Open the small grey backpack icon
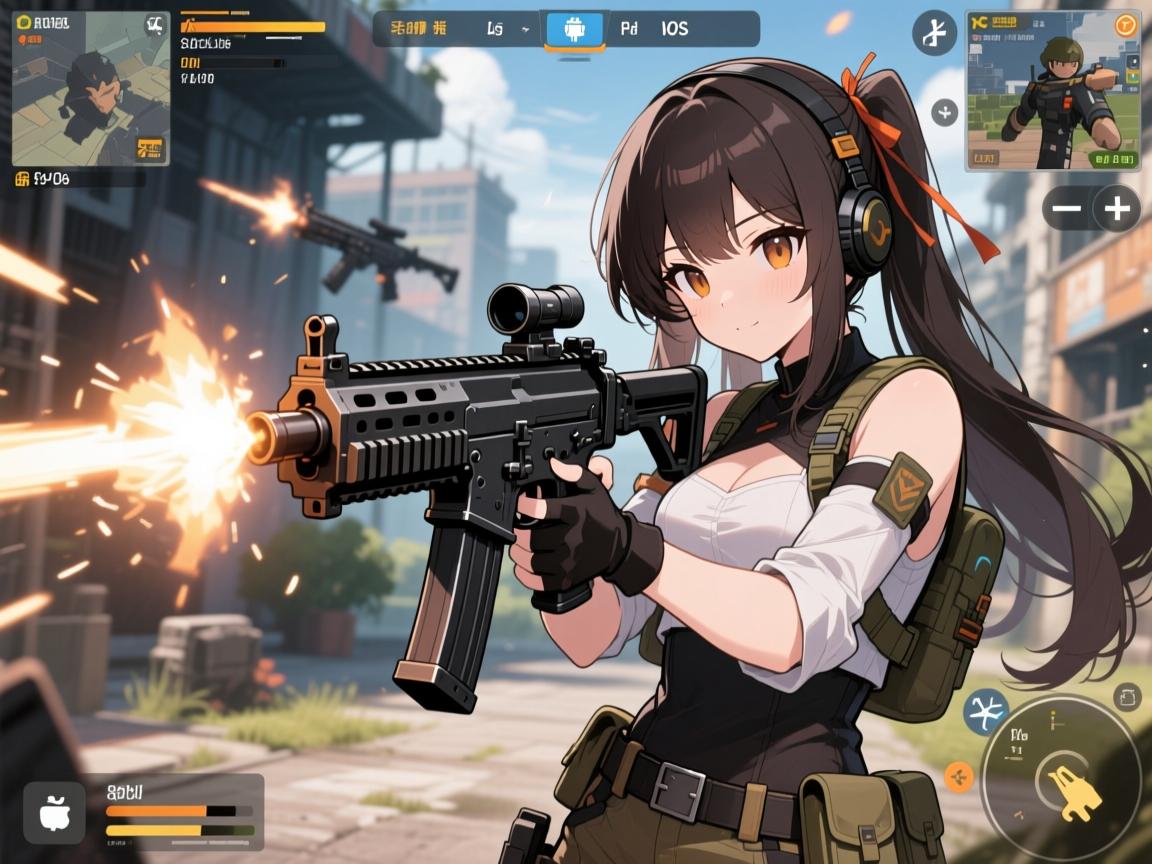 (x=1127, y=697)
